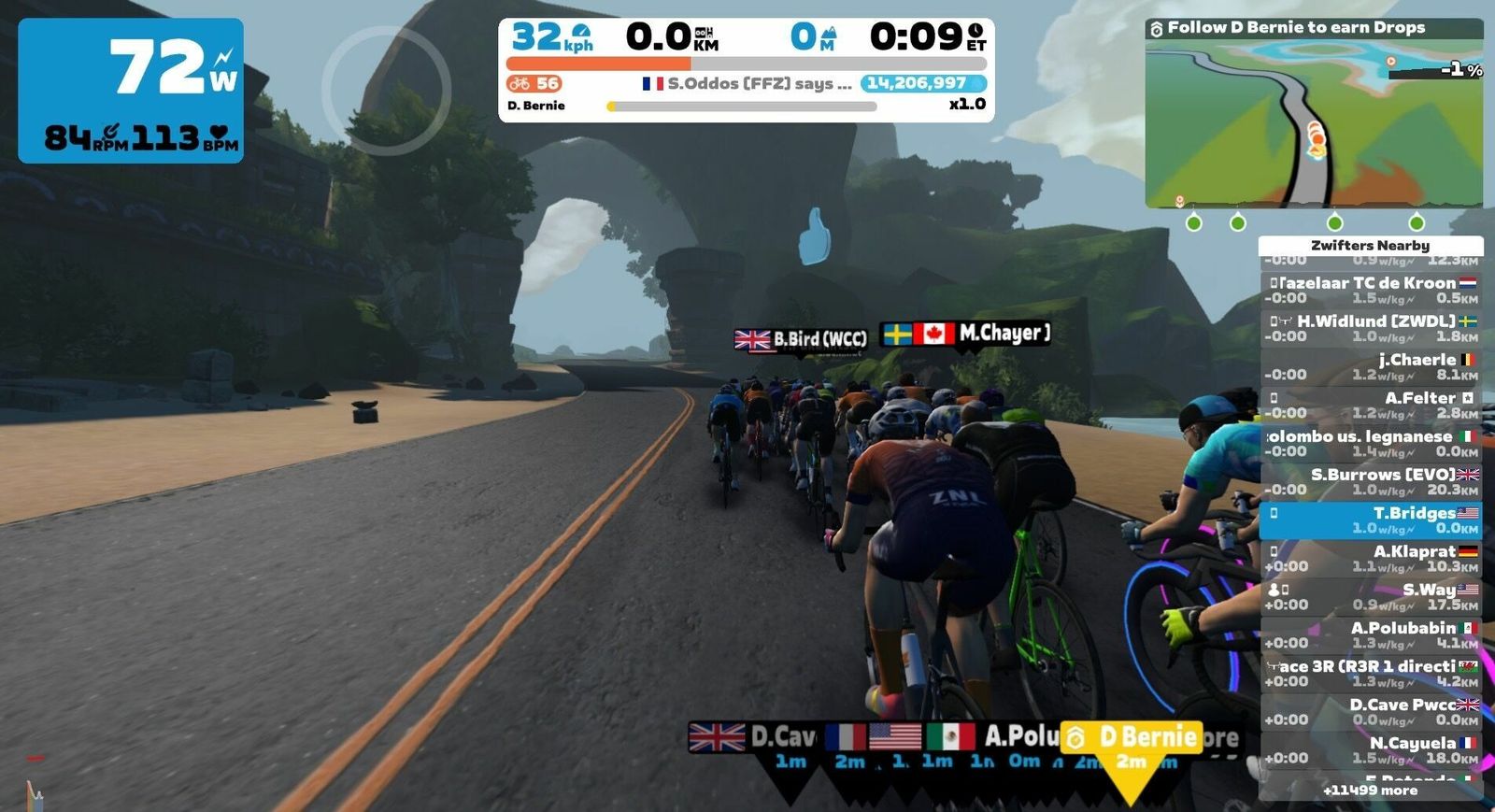Choose A.Klaprat from the nearby list
The width and height of the screenshot is (1495, 812).
[1371, 559]
